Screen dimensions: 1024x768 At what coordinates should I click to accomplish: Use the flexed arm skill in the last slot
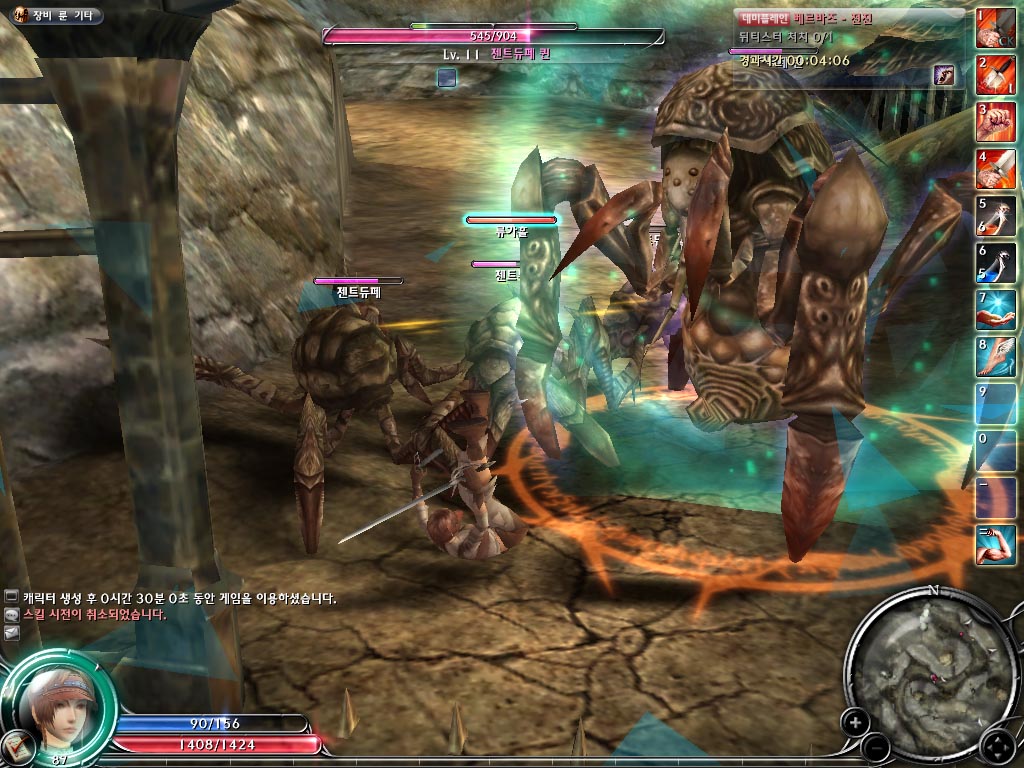coord(996,545)
